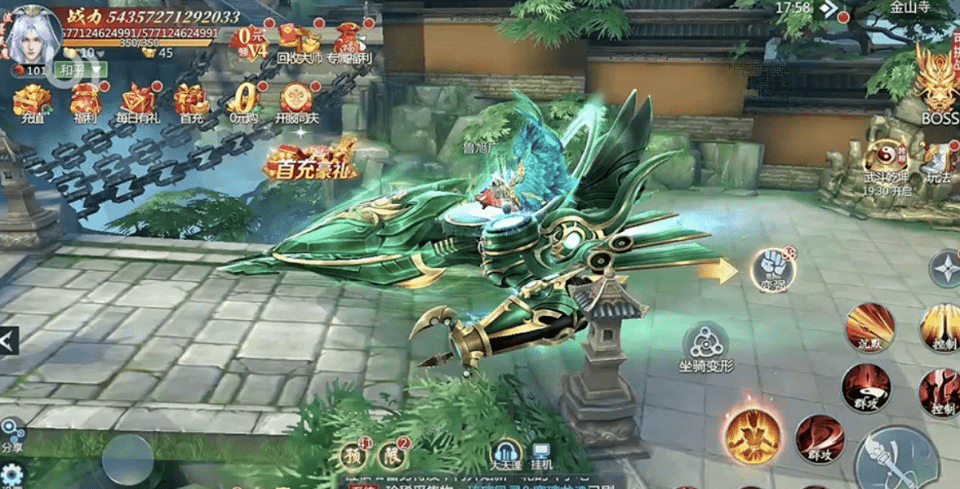This screenshot has width=960, height=489.
Task: Open the 开服同庆 server celebration event
Action: [295, 101]
